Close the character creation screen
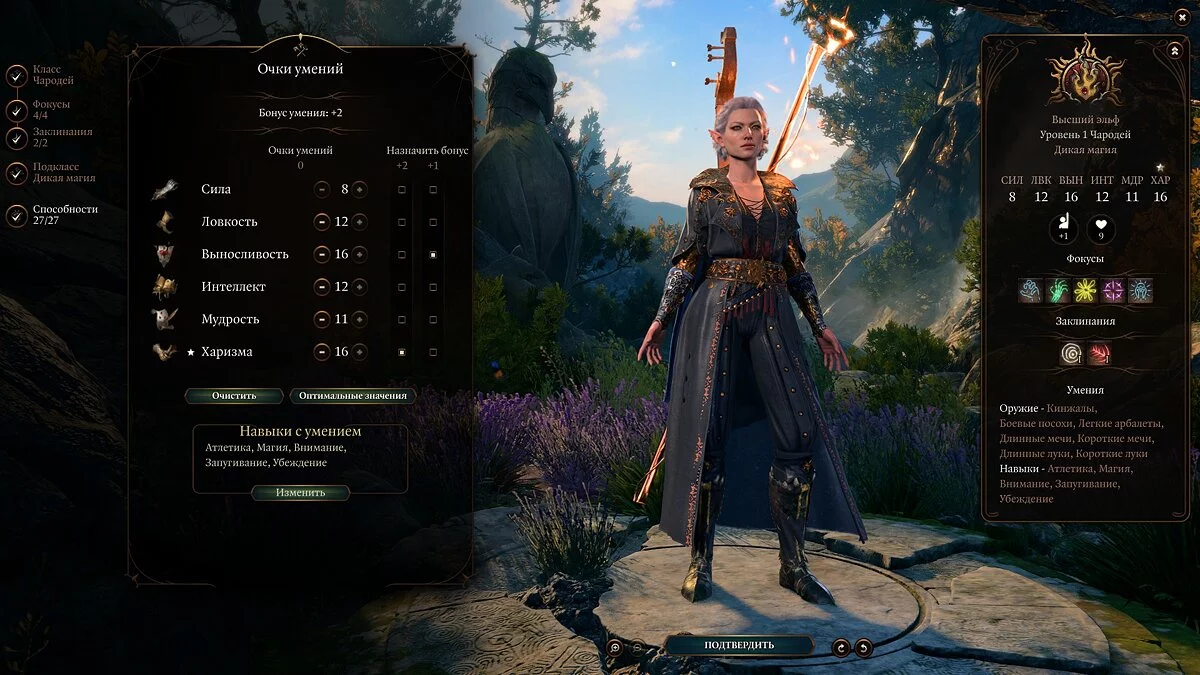The height and width of the screenshot is (675, 1200). [x=1183, y=17]
